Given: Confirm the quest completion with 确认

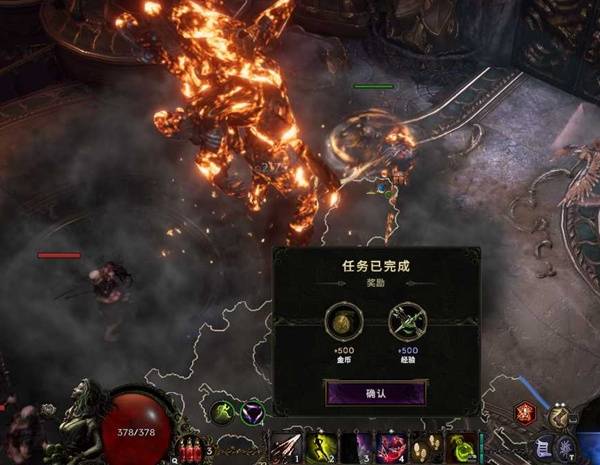Looking at the screenshot, I should pos(376,392).
